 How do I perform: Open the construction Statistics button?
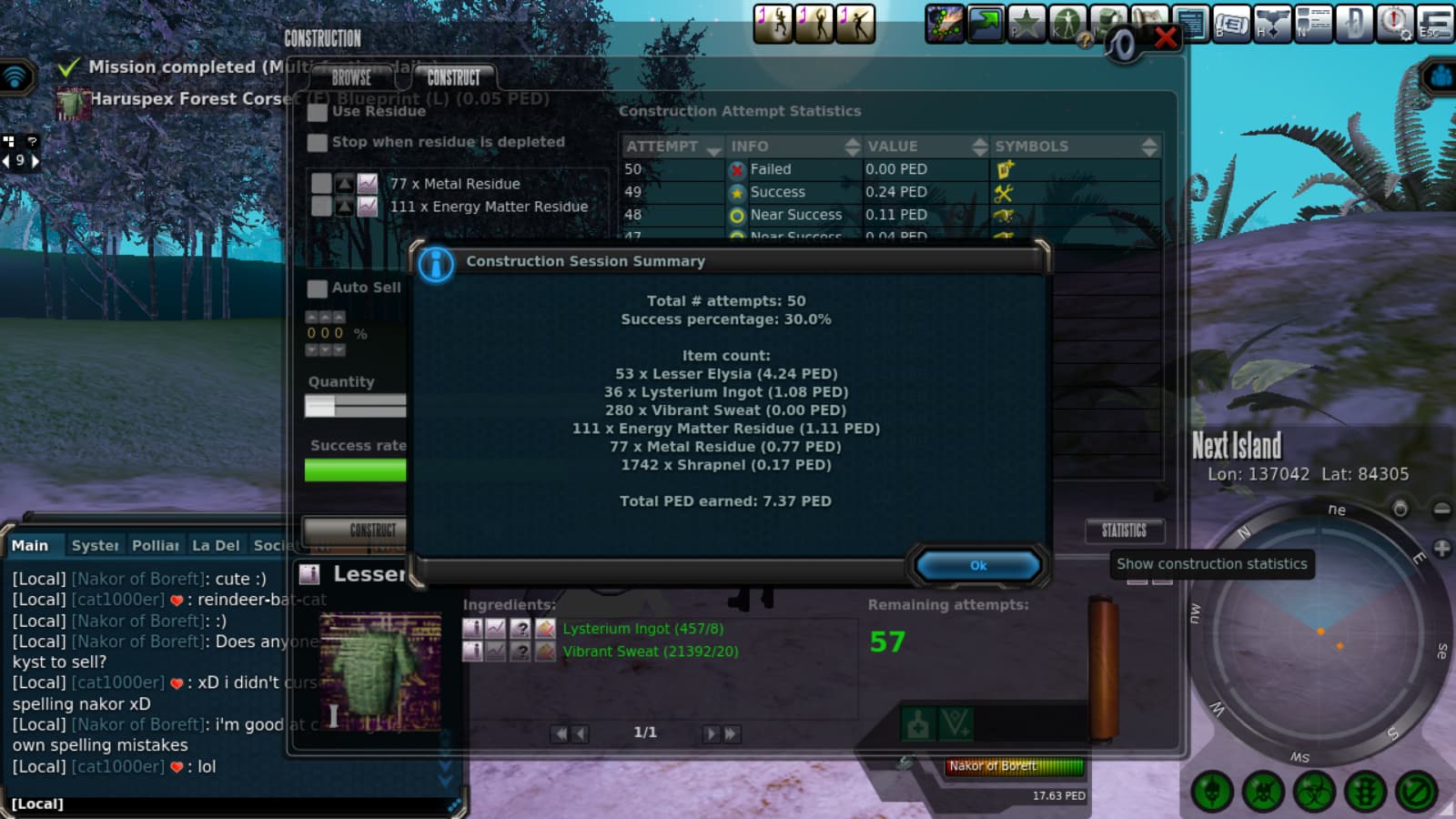(x=1124, y=531)
